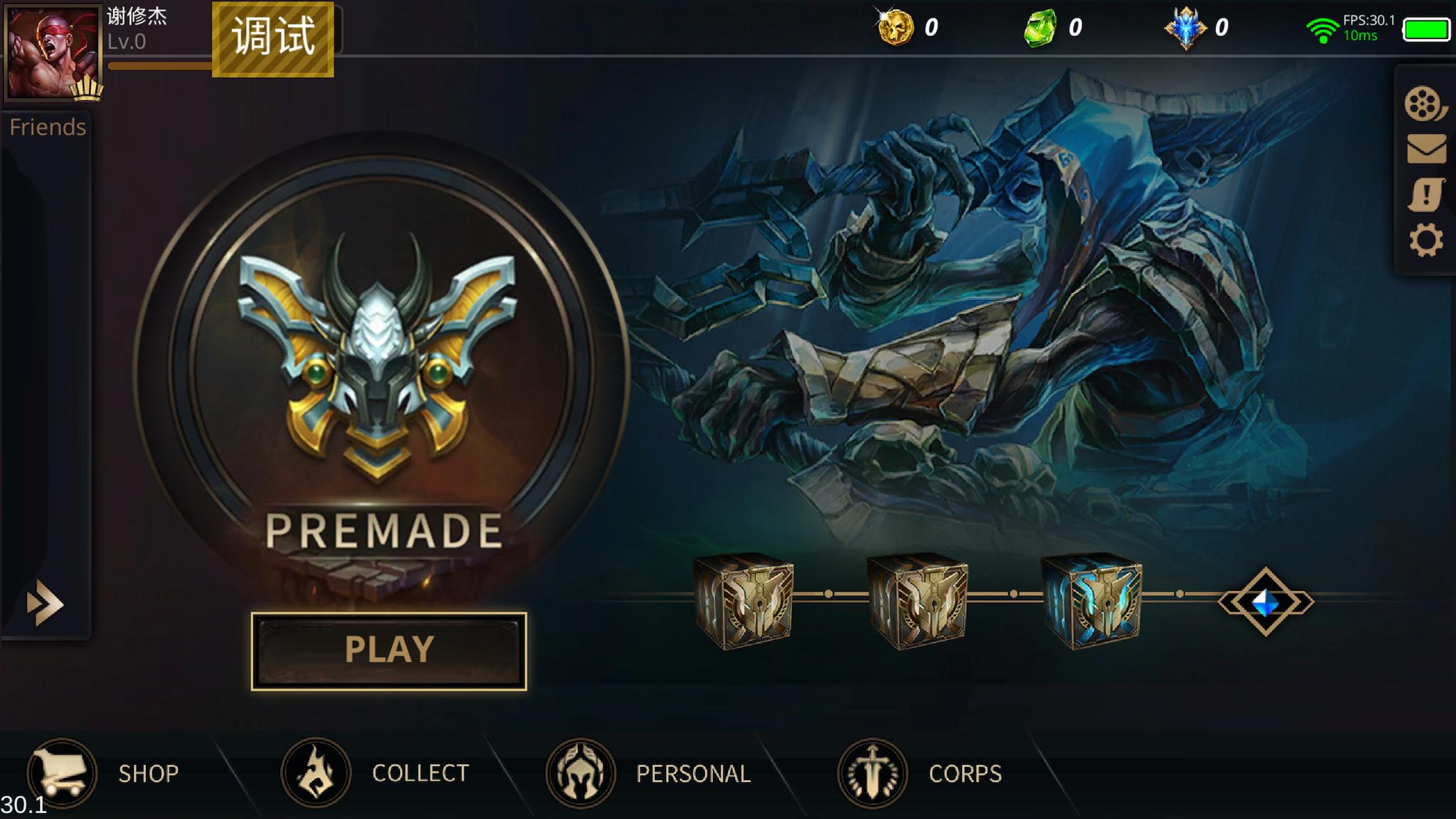View the exclamation scroll notices
This screenshot has height=819, width=1456.
click(x=1425, y=195)
